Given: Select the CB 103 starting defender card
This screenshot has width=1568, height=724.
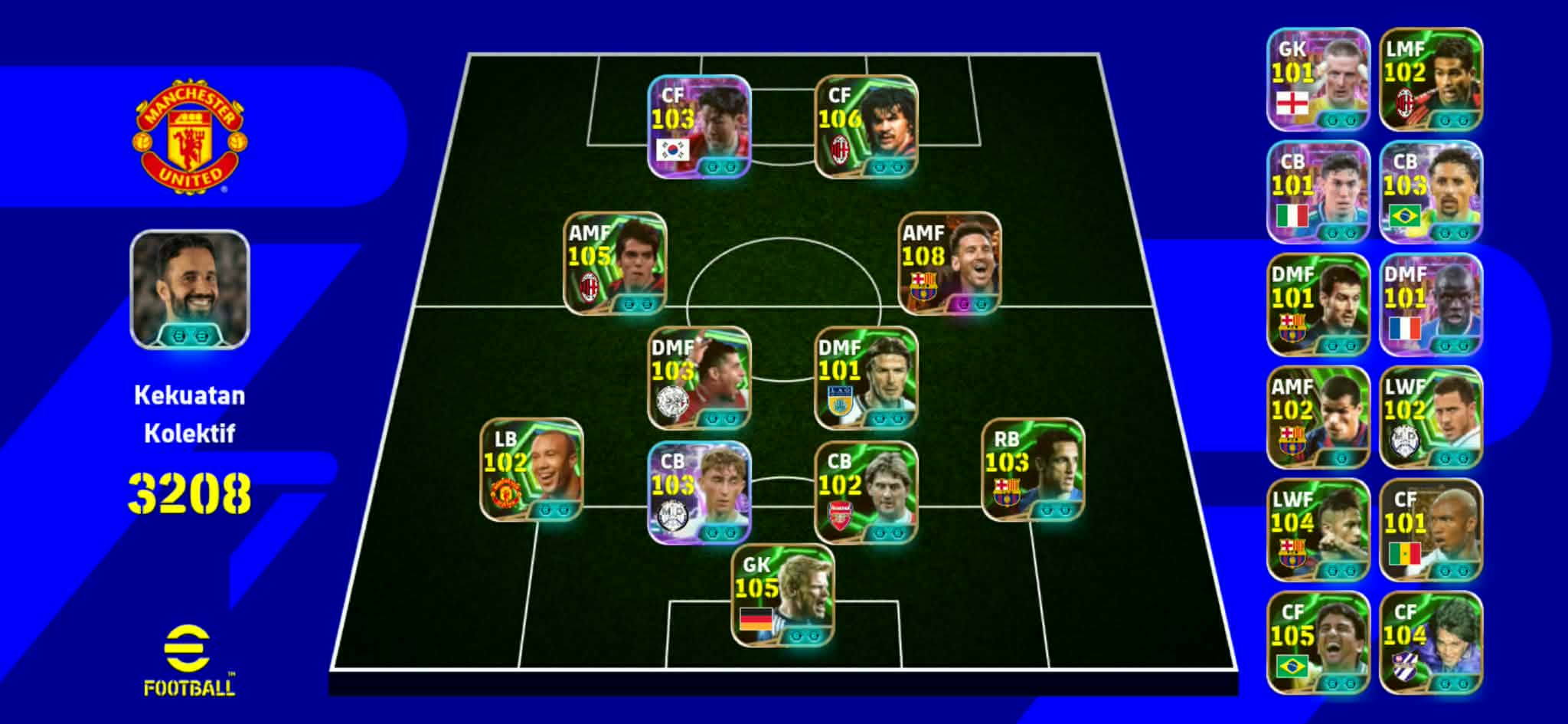Looking at the screenshot, I should (699, 492).
